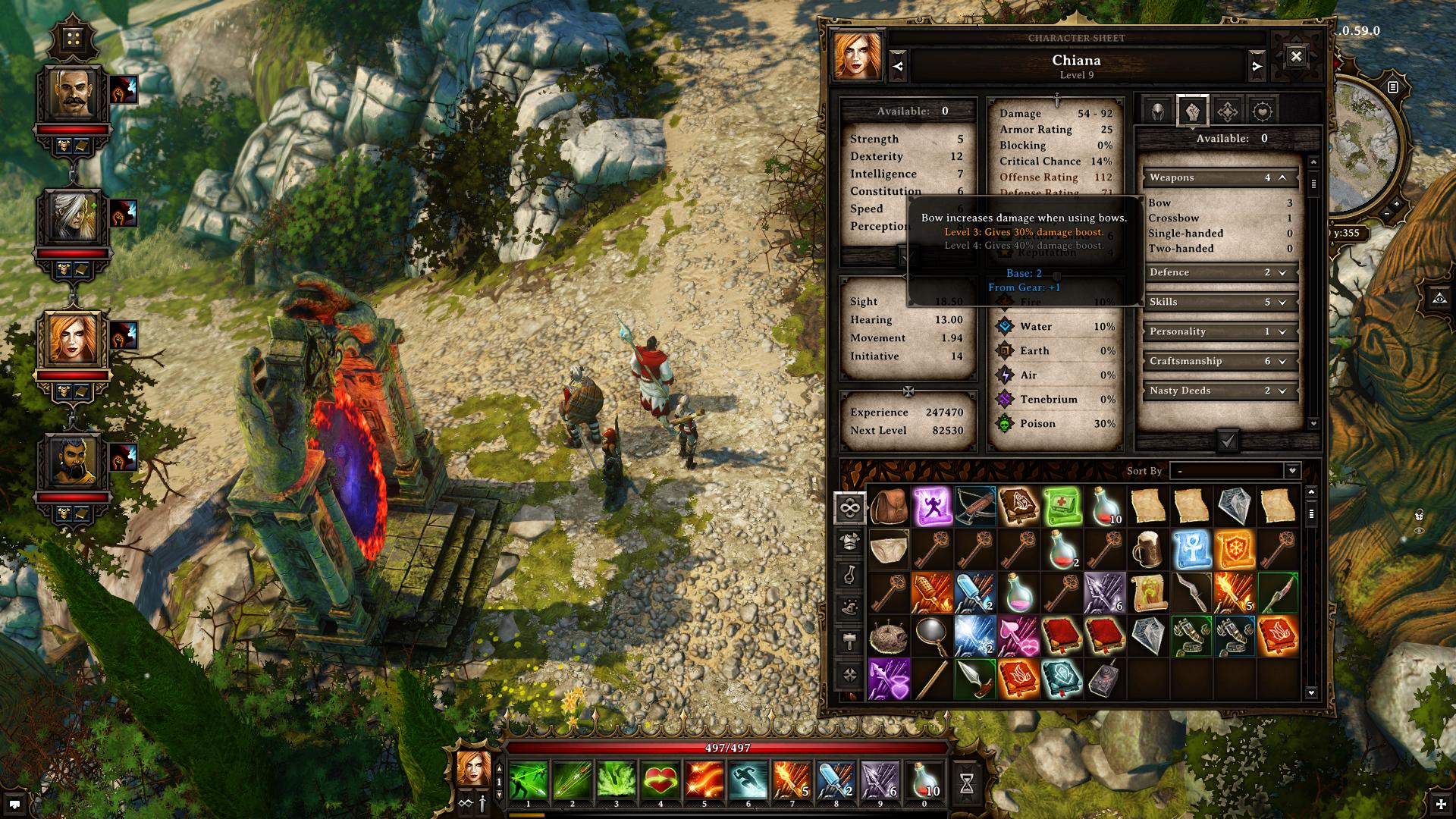
Task: End turn with the hourglass button
Action: (967, 784)
